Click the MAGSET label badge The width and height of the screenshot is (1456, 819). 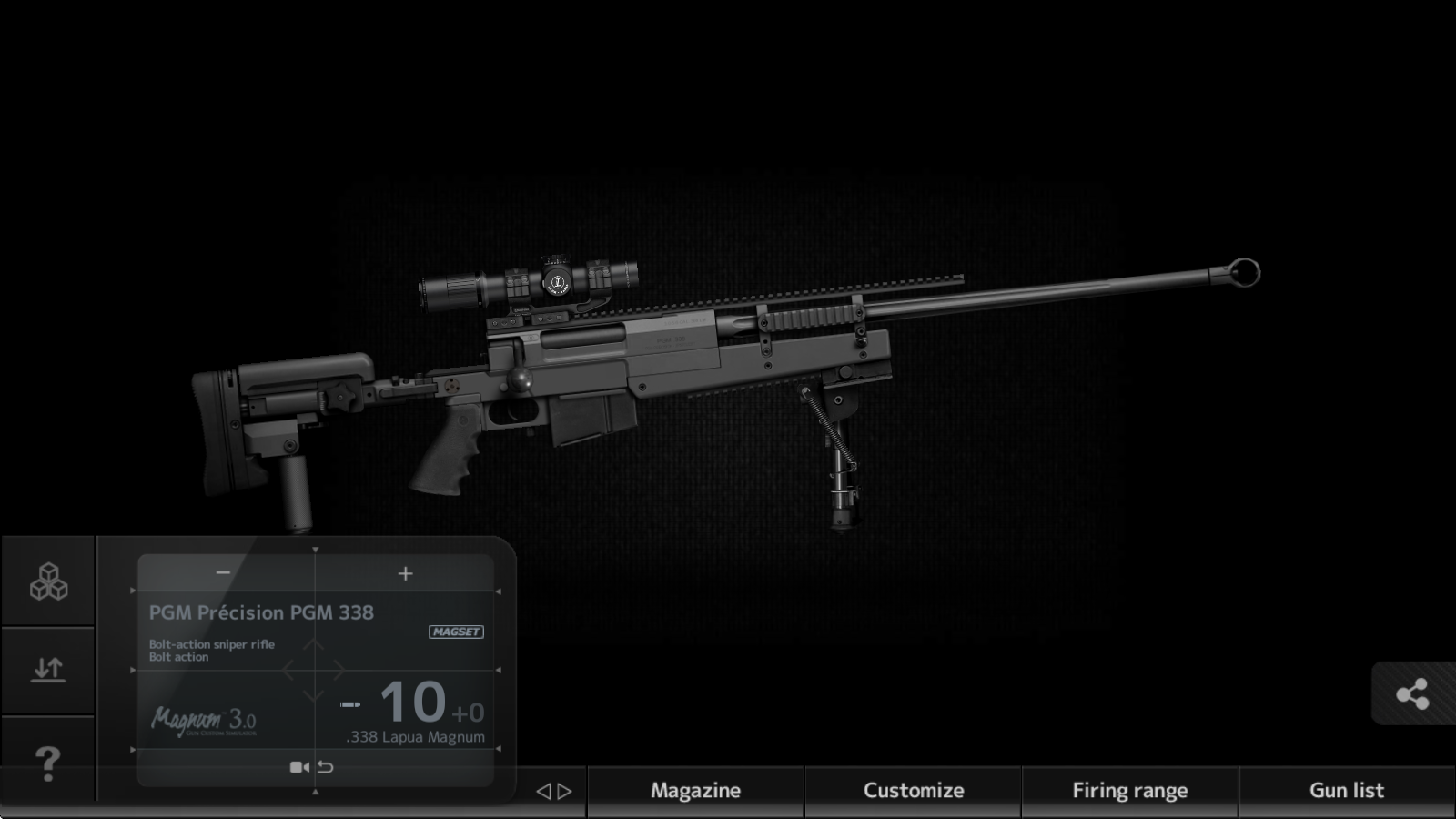point(456,632)
